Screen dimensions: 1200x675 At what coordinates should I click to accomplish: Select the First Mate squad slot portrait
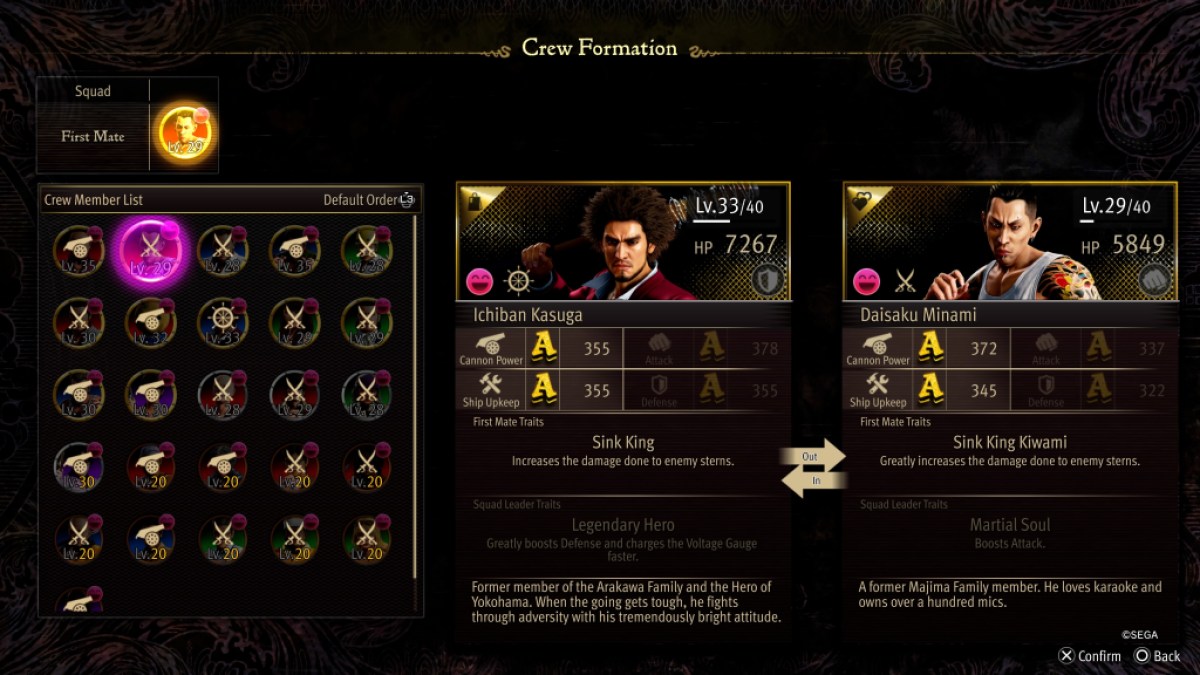[185, 135]
